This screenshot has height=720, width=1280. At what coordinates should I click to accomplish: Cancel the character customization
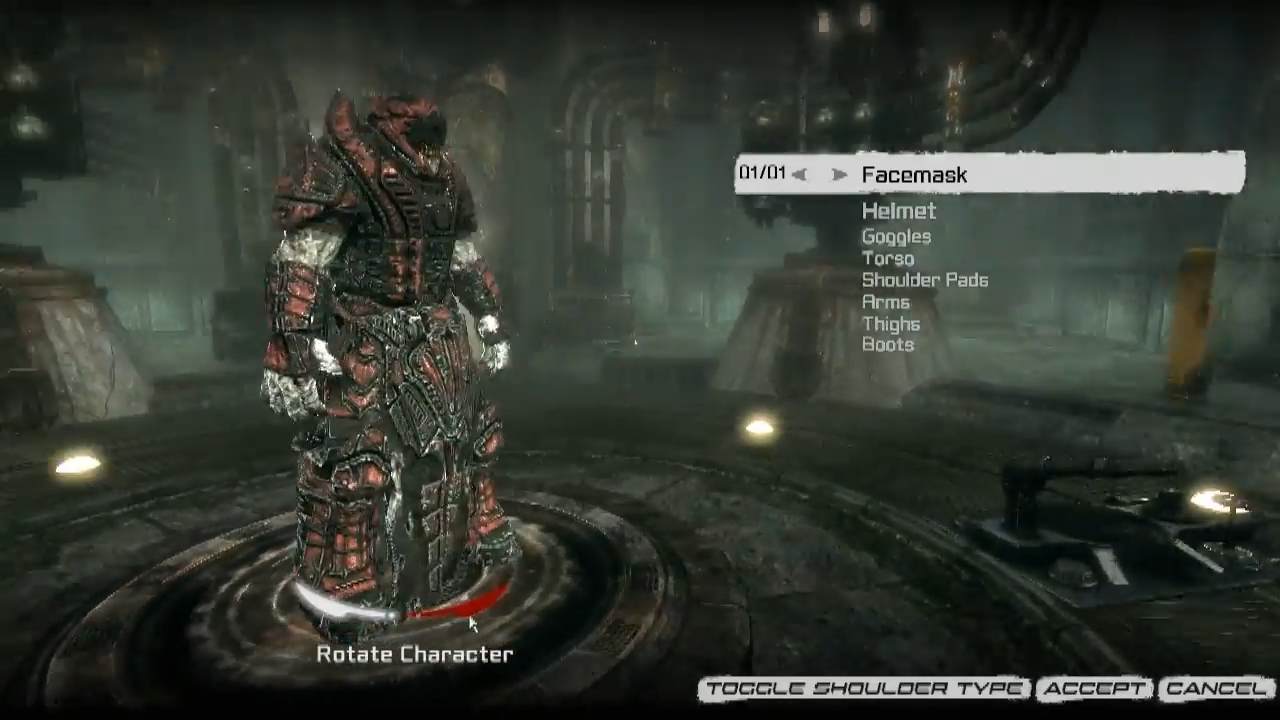click(x=1216, y=689)
